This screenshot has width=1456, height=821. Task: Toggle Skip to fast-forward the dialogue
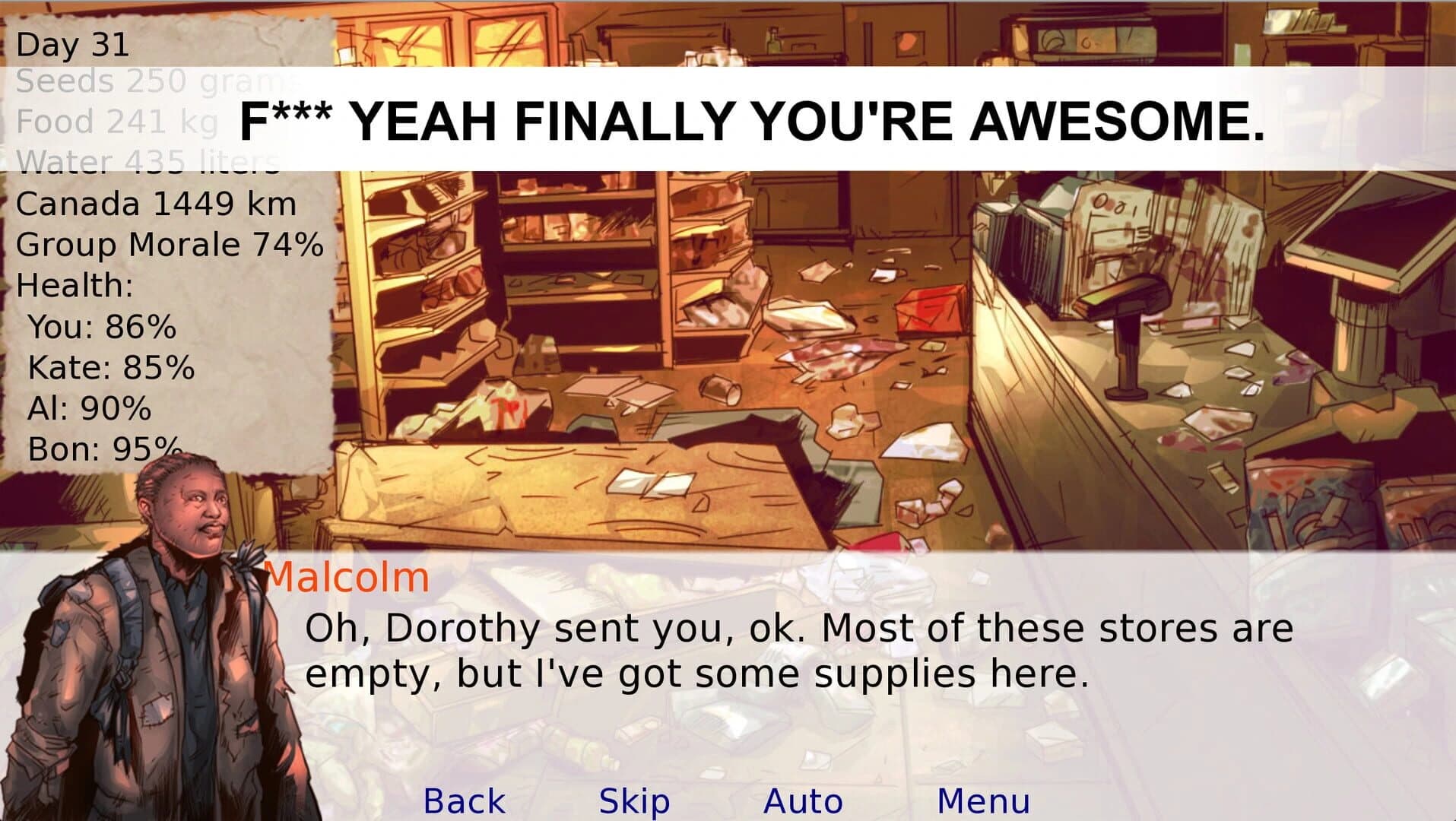coord(633,799)
